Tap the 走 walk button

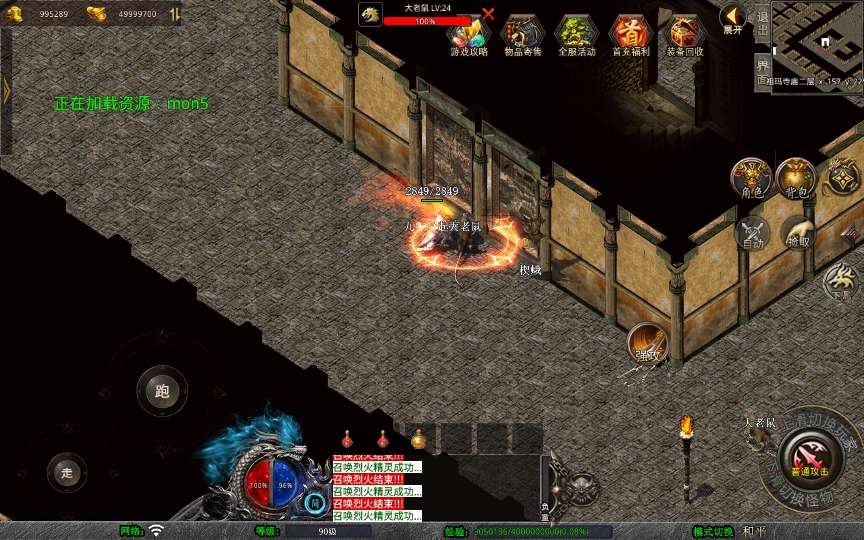67,472
